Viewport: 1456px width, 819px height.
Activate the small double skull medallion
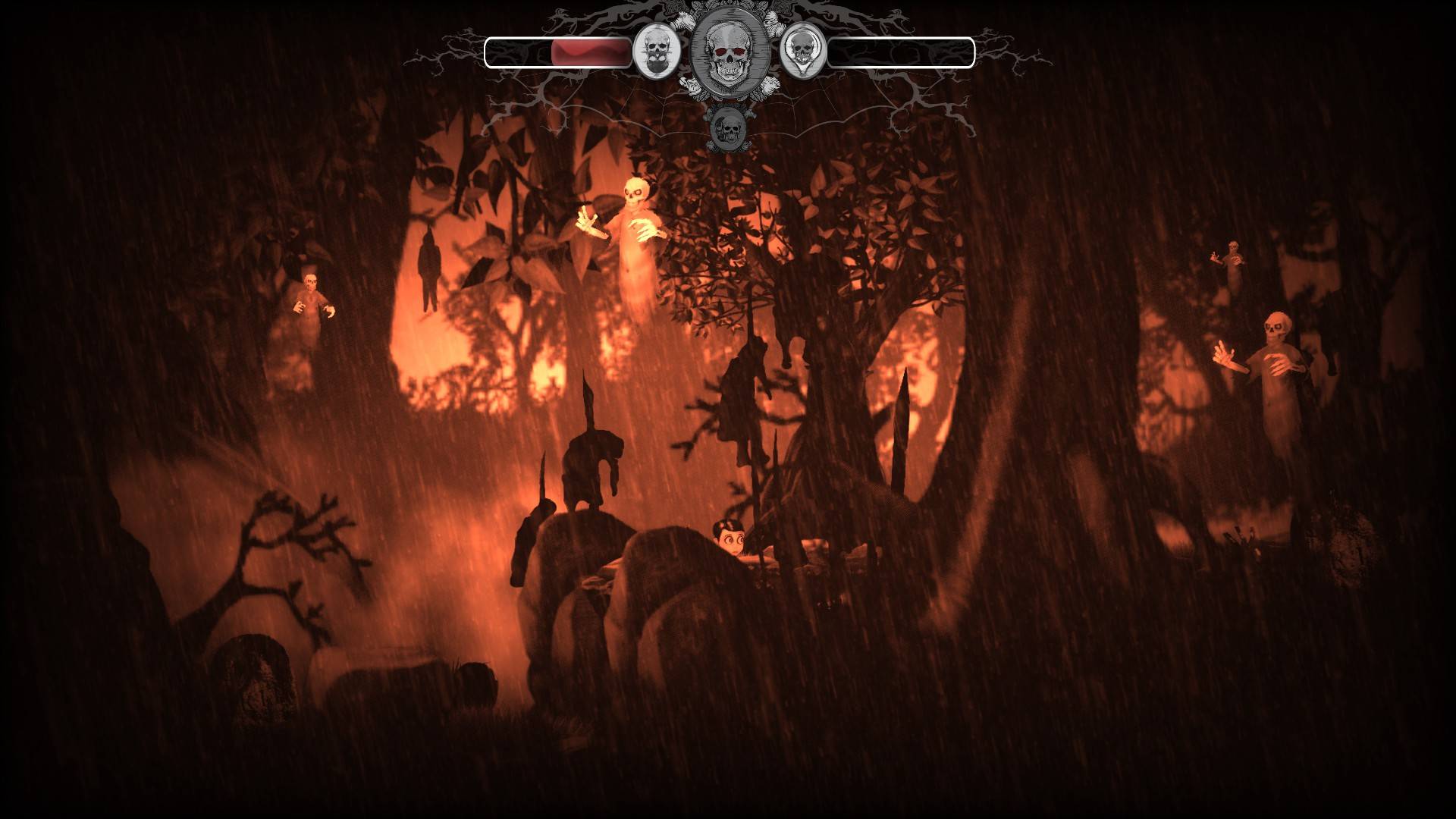[x=728, y=128]
